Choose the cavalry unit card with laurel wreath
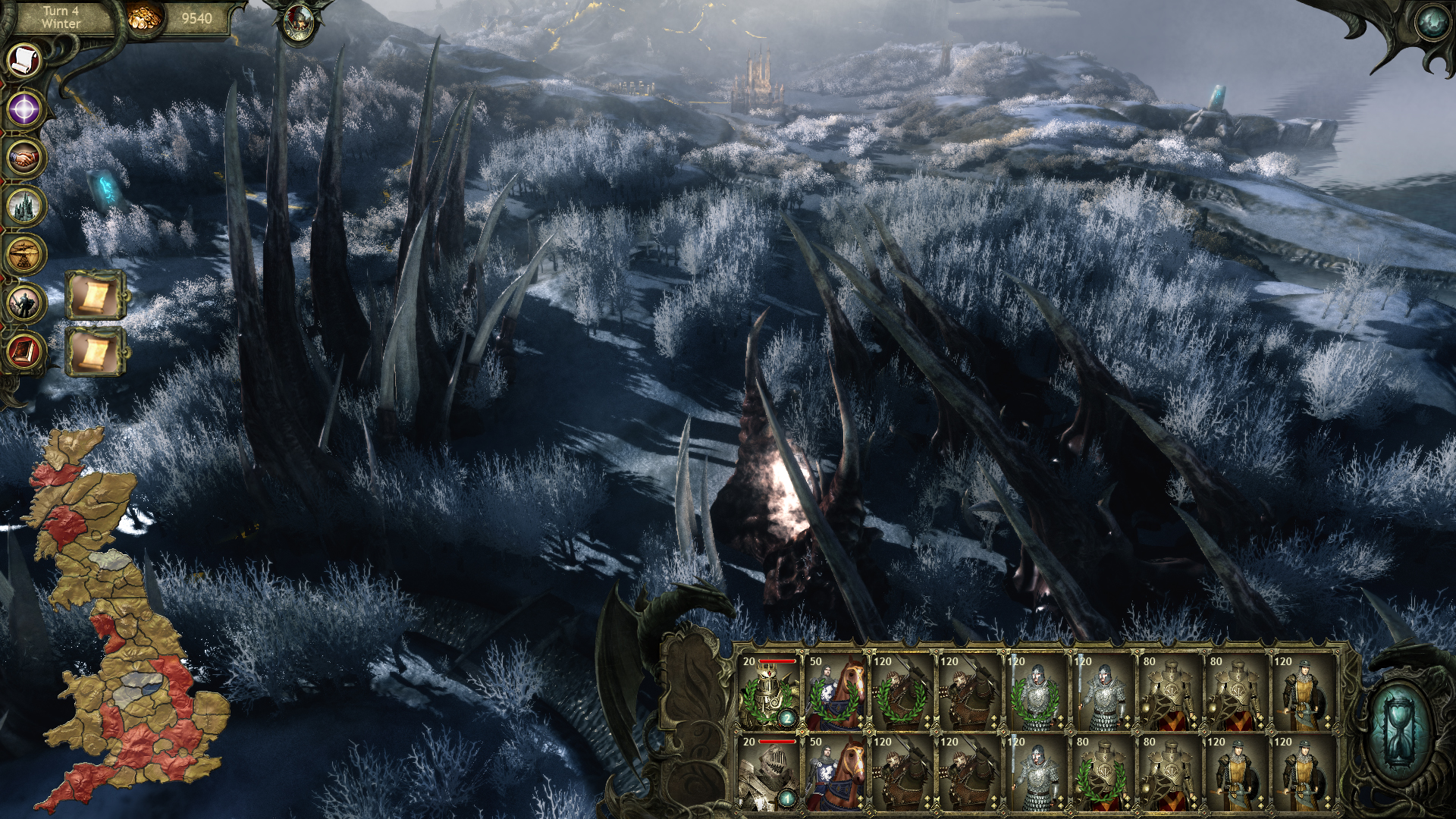 [x=835, y=693]
